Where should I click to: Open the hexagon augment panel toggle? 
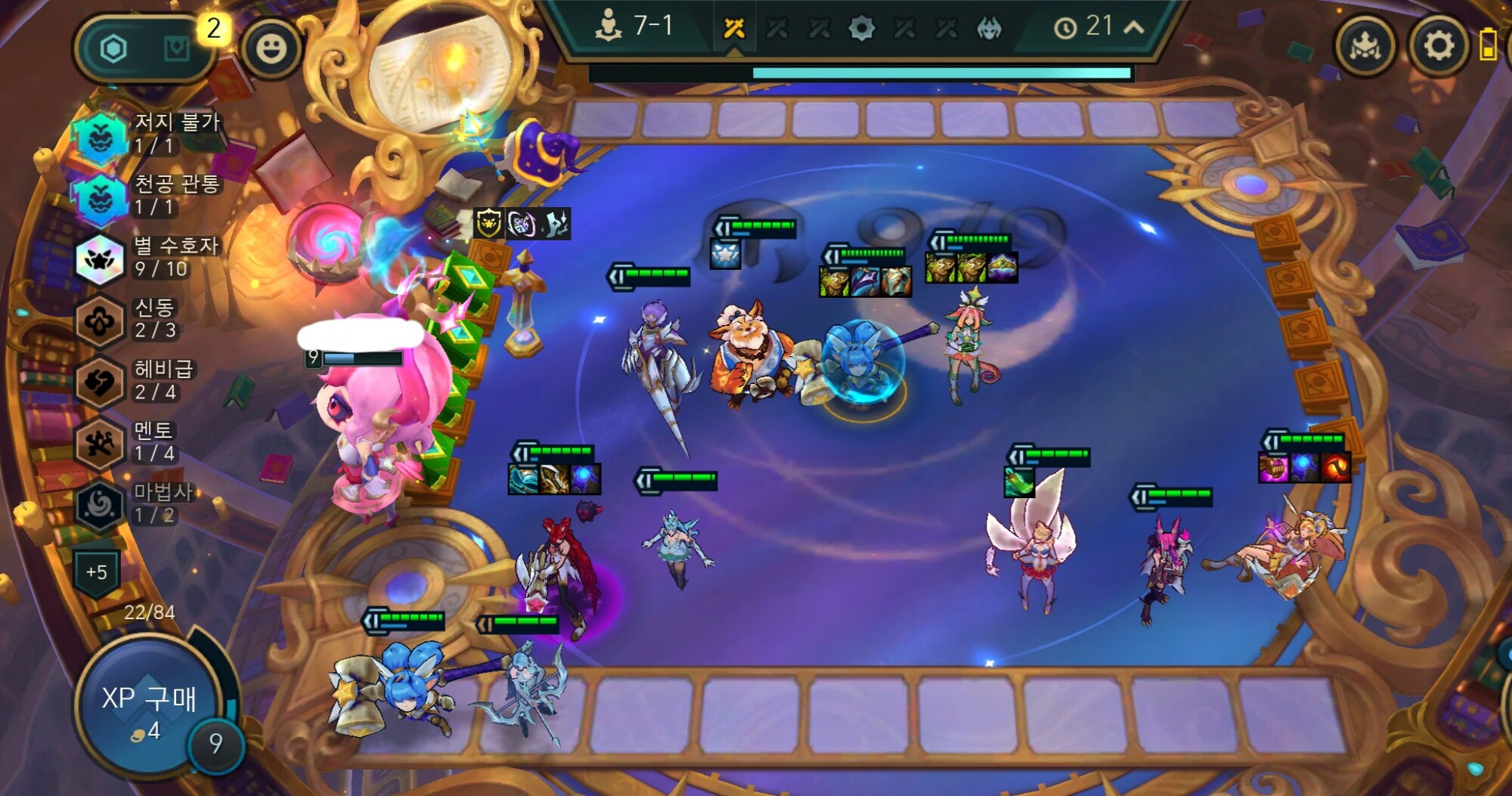click(114, 50)
